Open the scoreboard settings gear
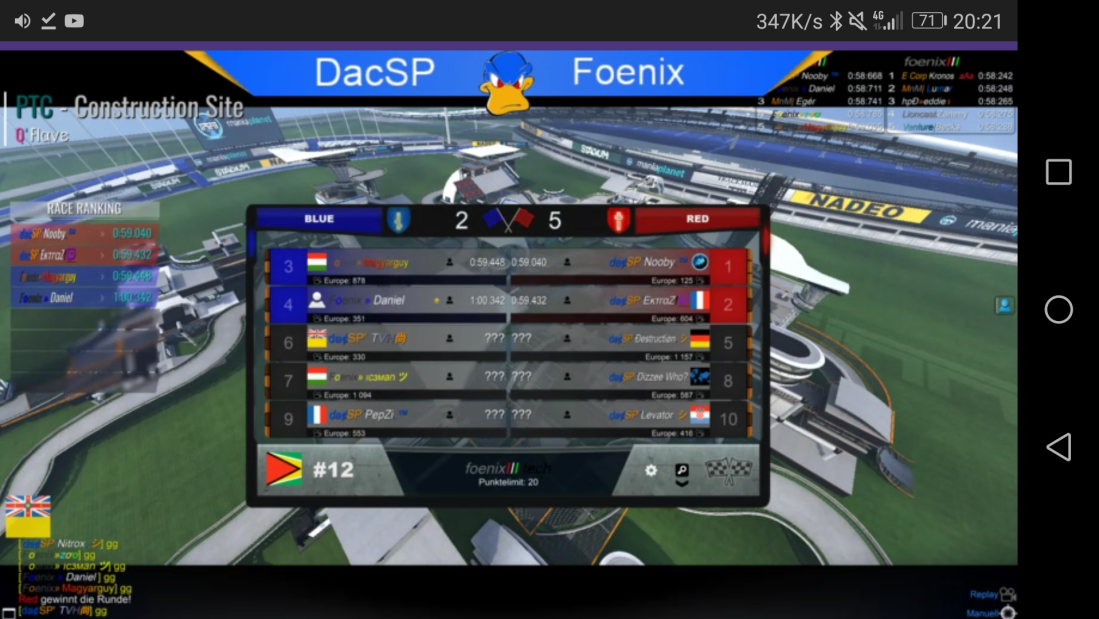Image resolution: width=1099 pixels, height=619 pixels. click(651, 470)
